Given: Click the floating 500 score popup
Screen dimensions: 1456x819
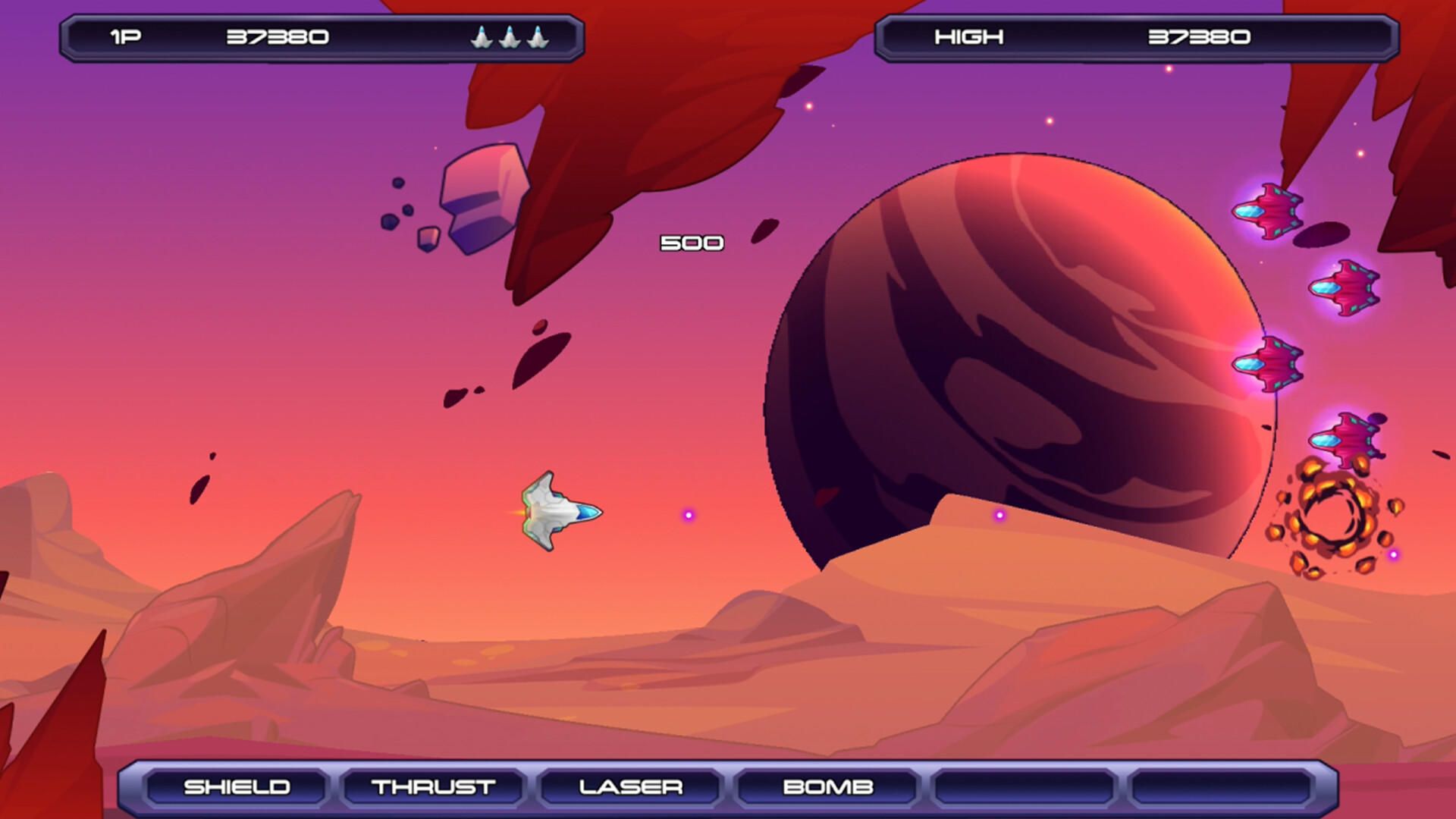Looking at the screenshot, I should click(692, 241).
